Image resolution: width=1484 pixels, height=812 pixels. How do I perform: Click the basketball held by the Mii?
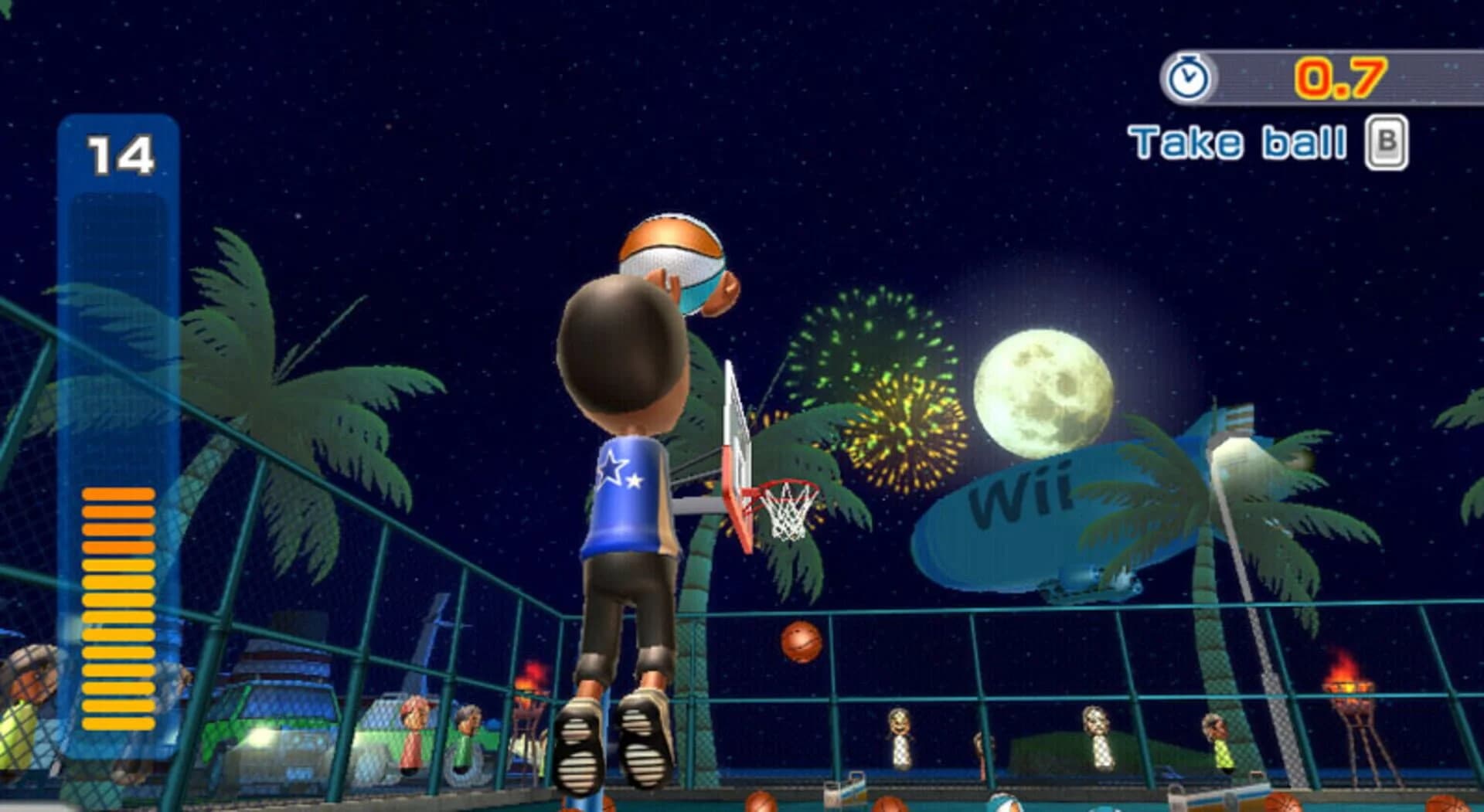click(672, 257)
